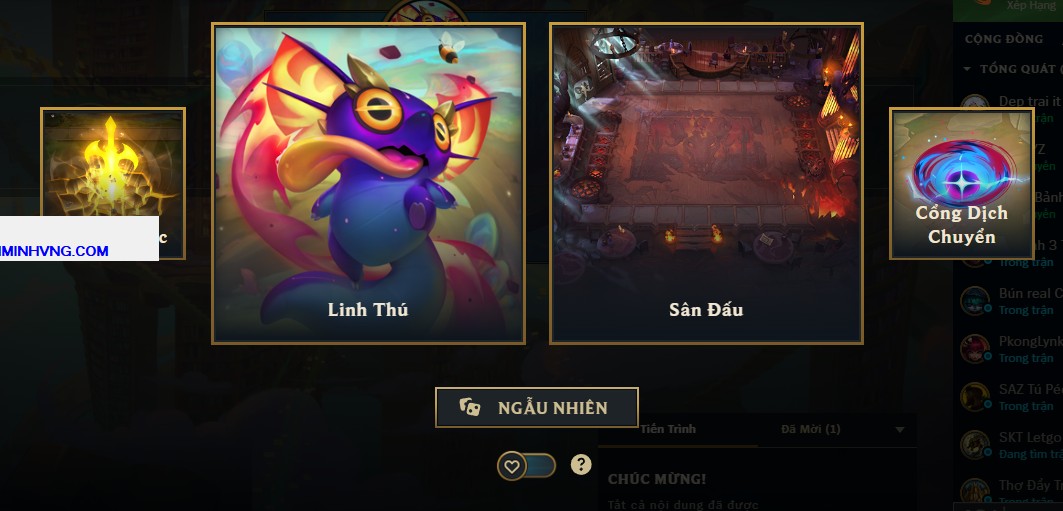Image resolution: width=1063 pixels, height=511 pixels.
Task: Select friend SAZ in the friends list
Action: (1020, 396)
